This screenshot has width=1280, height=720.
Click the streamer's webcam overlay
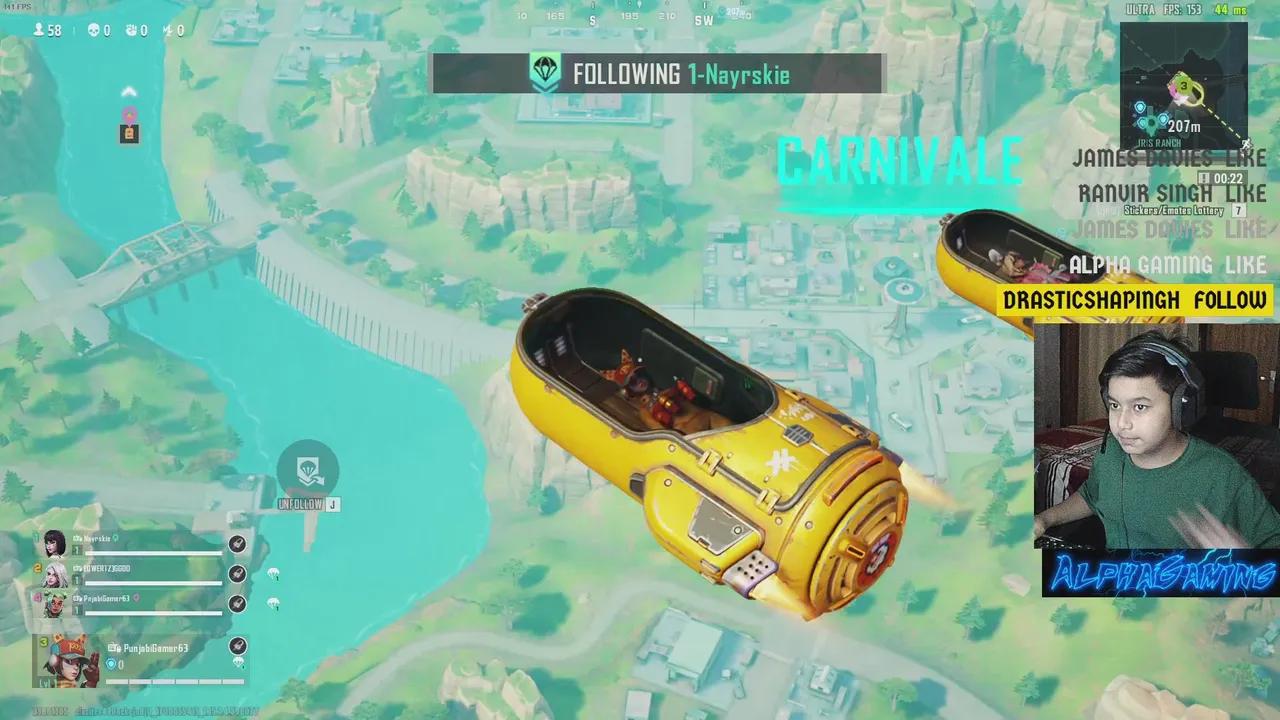click(x=1156, y=435)
